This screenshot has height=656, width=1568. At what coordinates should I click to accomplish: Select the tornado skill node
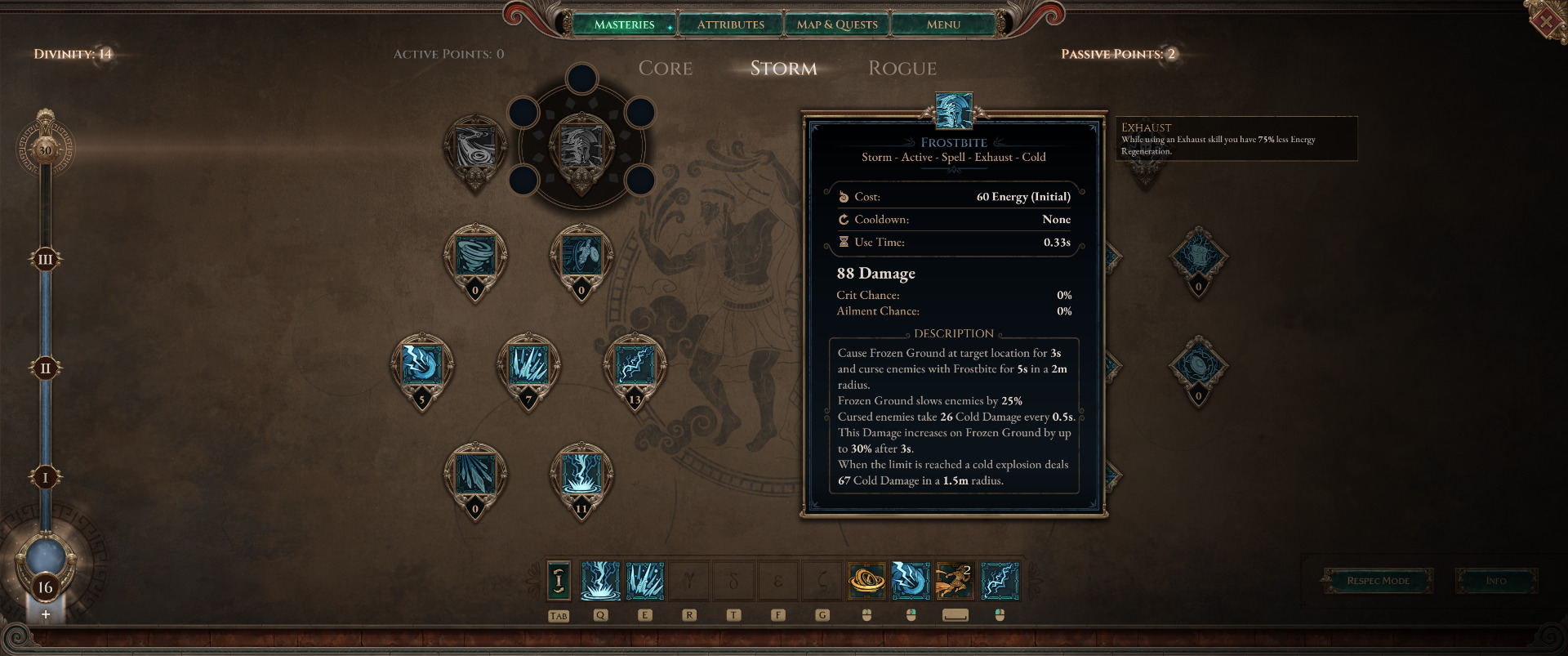[475, 257]
